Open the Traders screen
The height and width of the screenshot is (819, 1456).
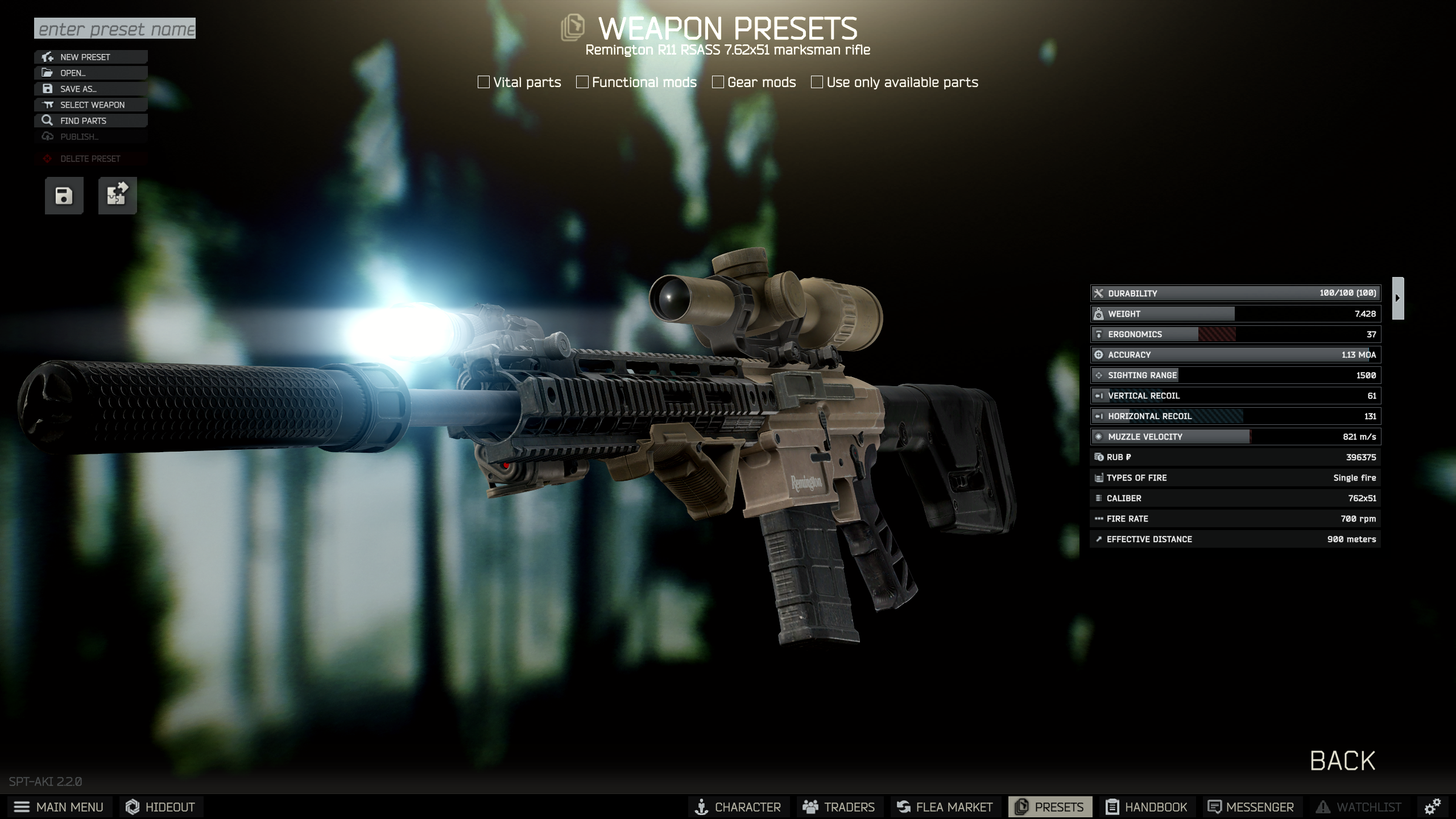pos(839,807)
